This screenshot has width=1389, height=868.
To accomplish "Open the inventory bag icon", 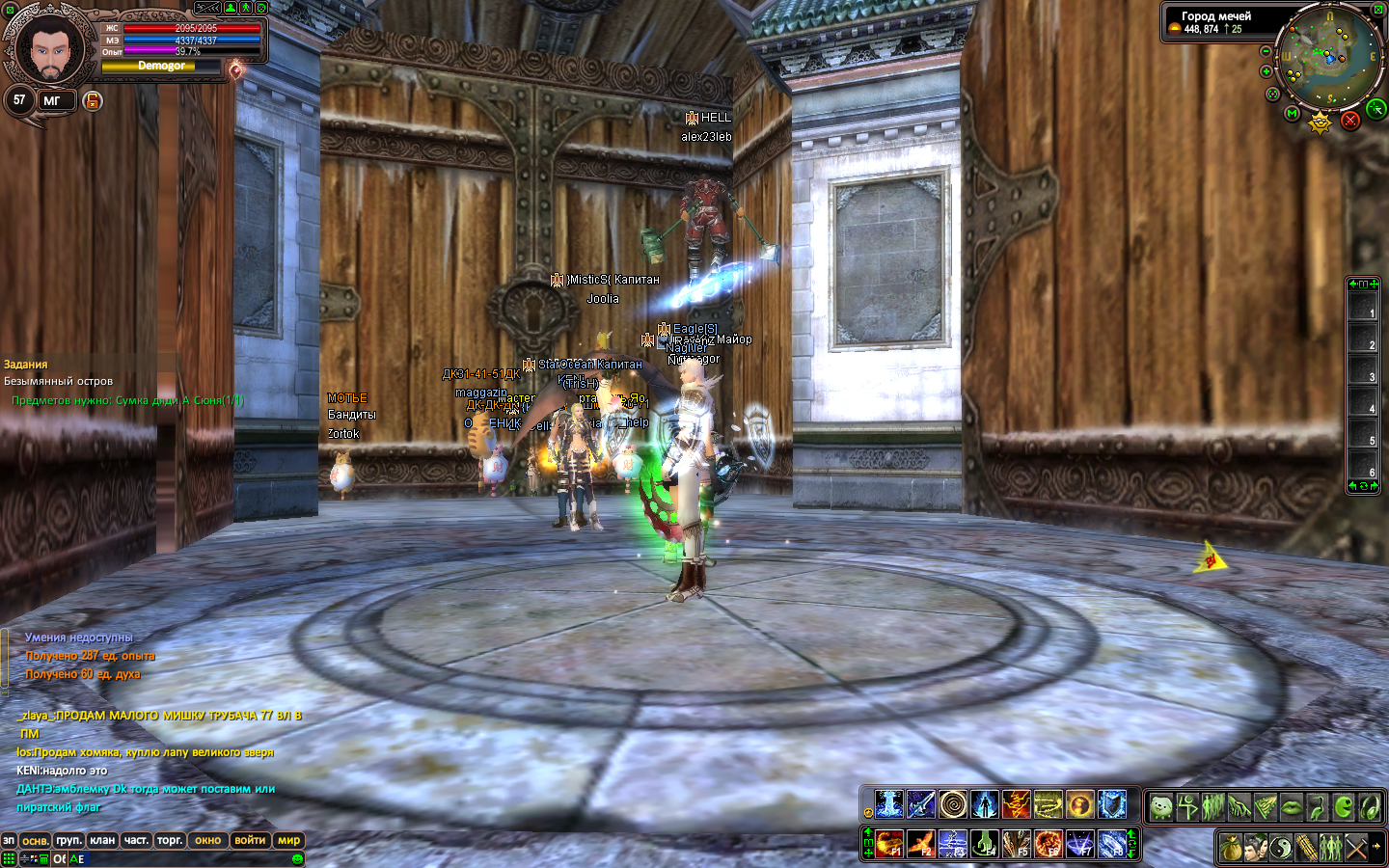I will tap(1230, 848).
